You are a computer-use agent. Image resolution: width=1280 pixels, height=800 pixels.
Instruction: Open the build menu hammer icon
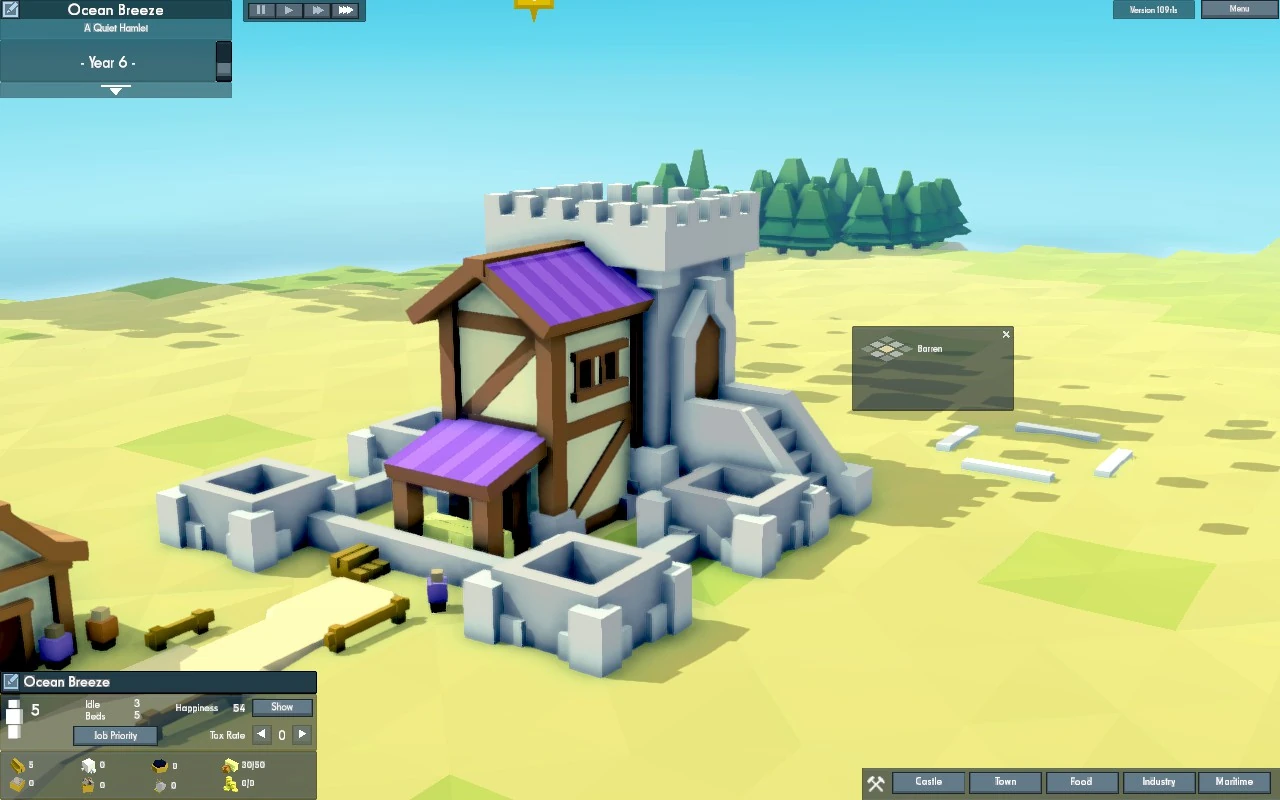[876, 783]
